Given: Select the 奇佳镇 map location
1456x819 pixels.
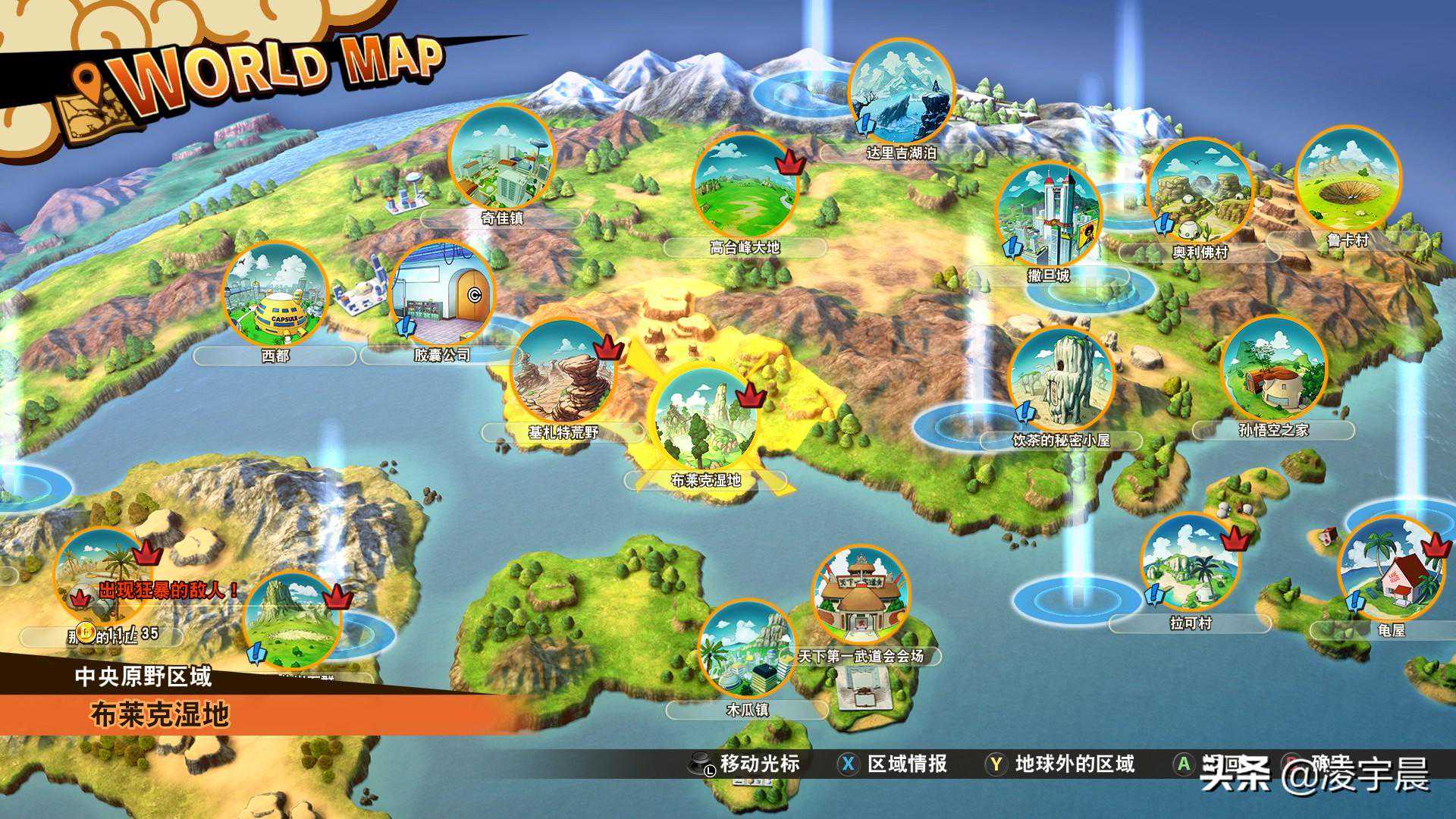Looking at the screenshot, I should coord(501,158).
